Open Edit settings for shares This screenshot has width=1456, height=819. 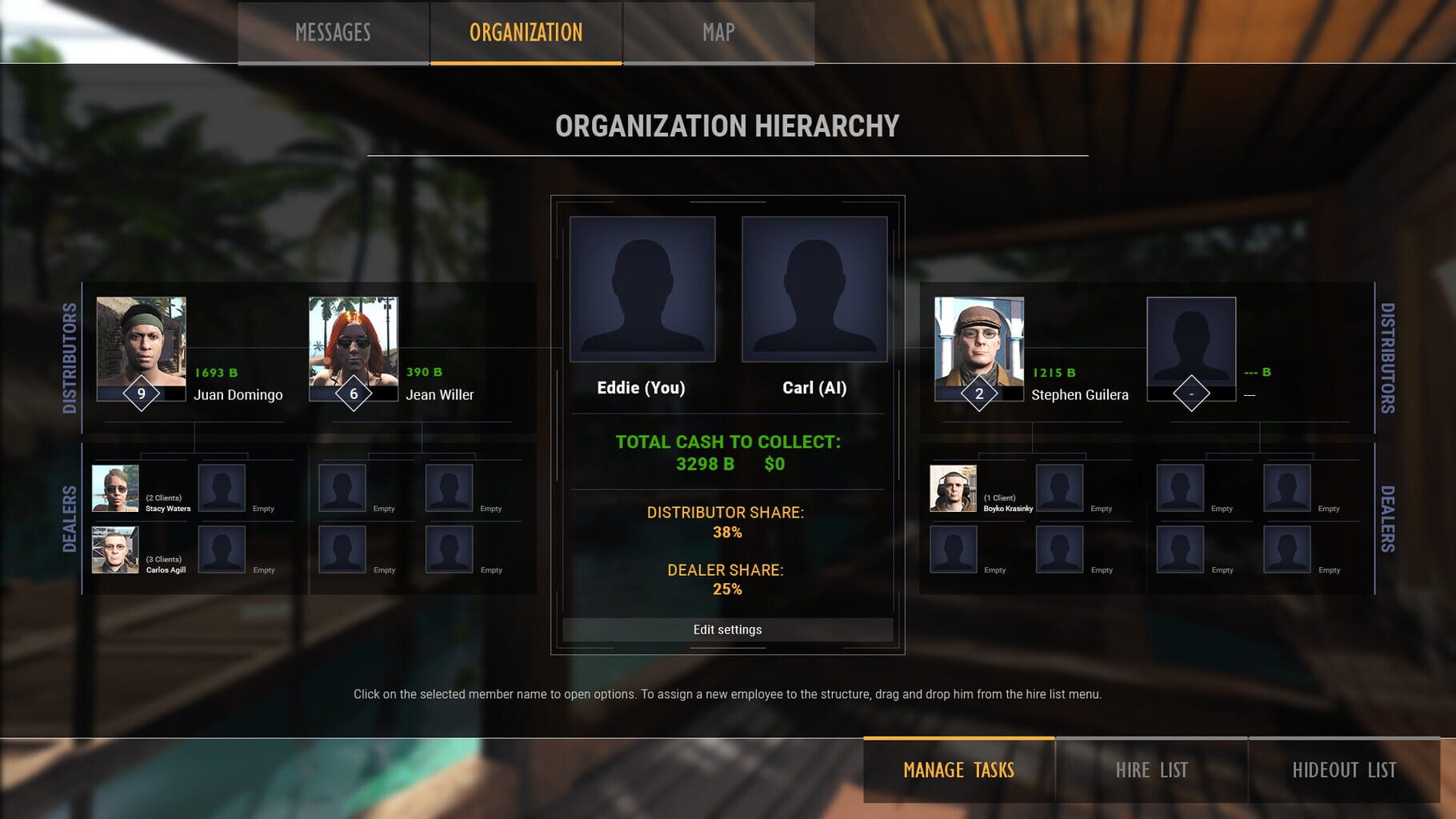click(x=726, y=629)
